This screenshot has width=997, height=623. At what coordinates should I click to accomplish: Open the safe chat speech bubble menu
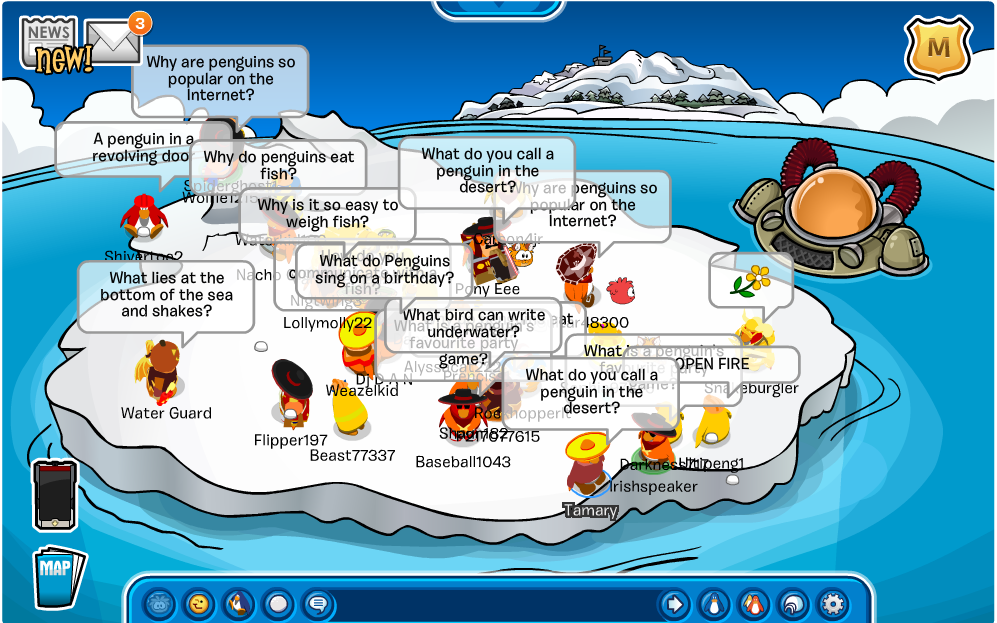click(317, 604)
